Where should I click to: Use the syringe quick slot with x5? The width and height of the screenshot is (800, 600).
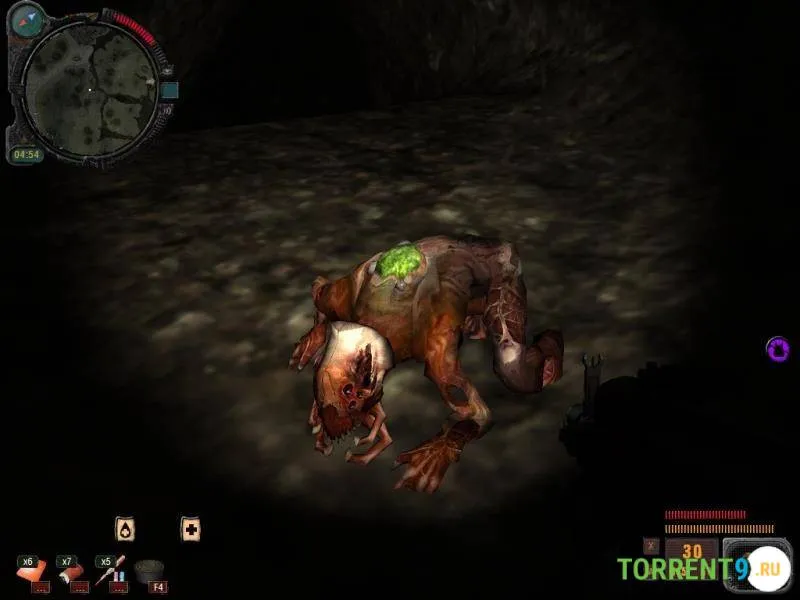(109, 572)
